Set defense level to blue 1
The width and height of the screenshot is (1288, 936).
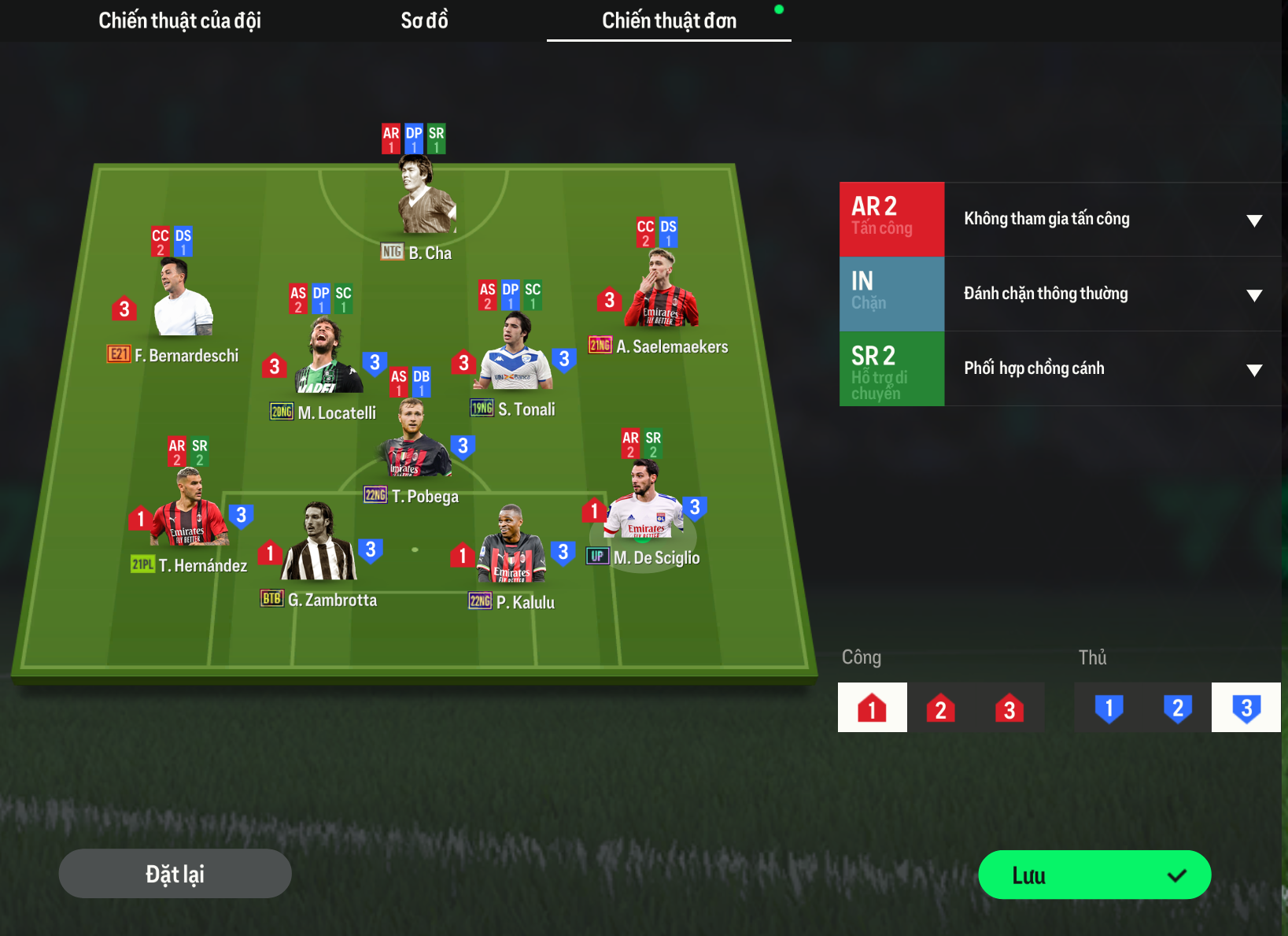pyautogui.click(x=1109, y=708)
